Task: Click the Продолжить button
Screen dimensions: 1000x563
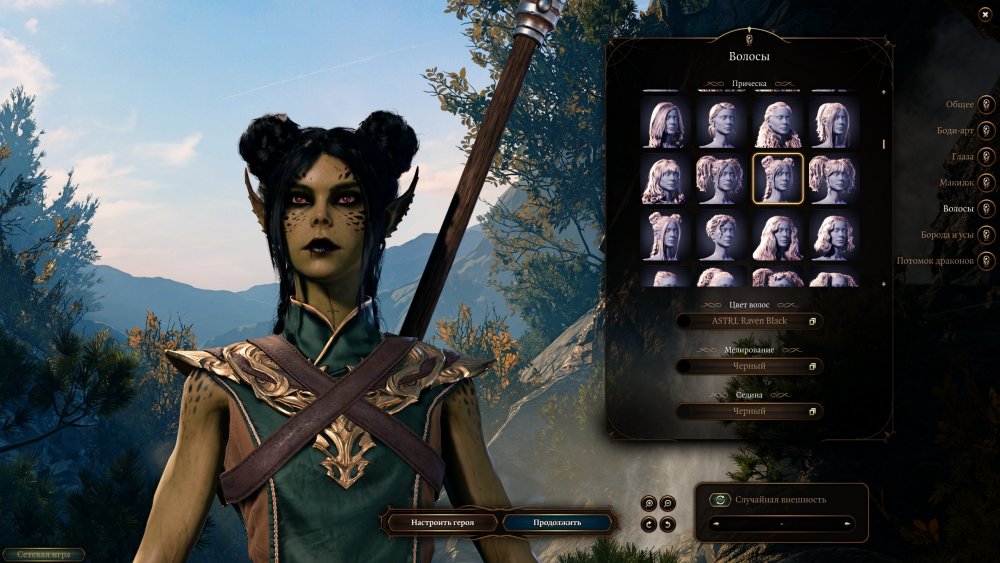Action: [x=557, y=522]
